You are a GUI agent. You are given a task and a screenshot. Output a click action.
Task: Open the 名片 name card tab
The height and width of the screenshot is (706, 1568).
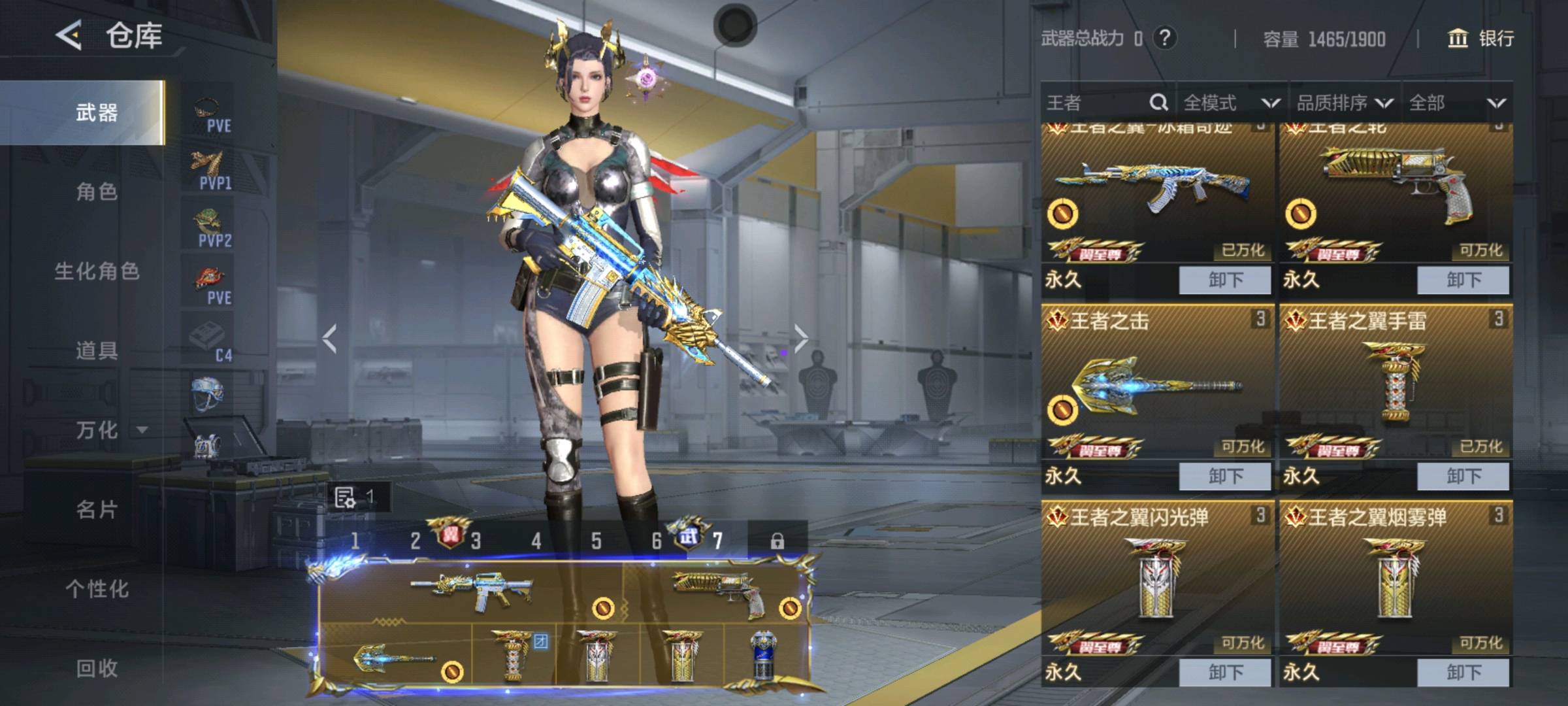pos(97,510)
